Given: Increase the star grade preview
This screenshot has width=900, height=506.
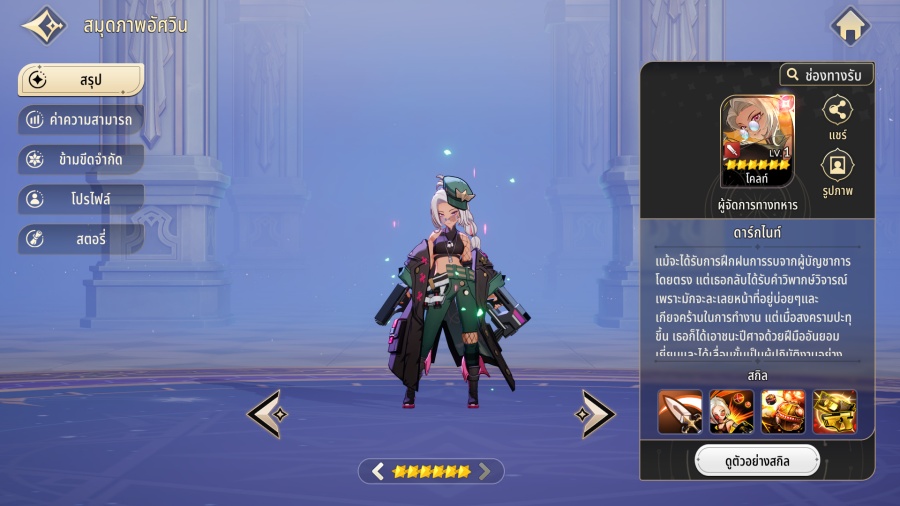Looking at the screenshot, I should pyautogui.click(x=485, y=471).
